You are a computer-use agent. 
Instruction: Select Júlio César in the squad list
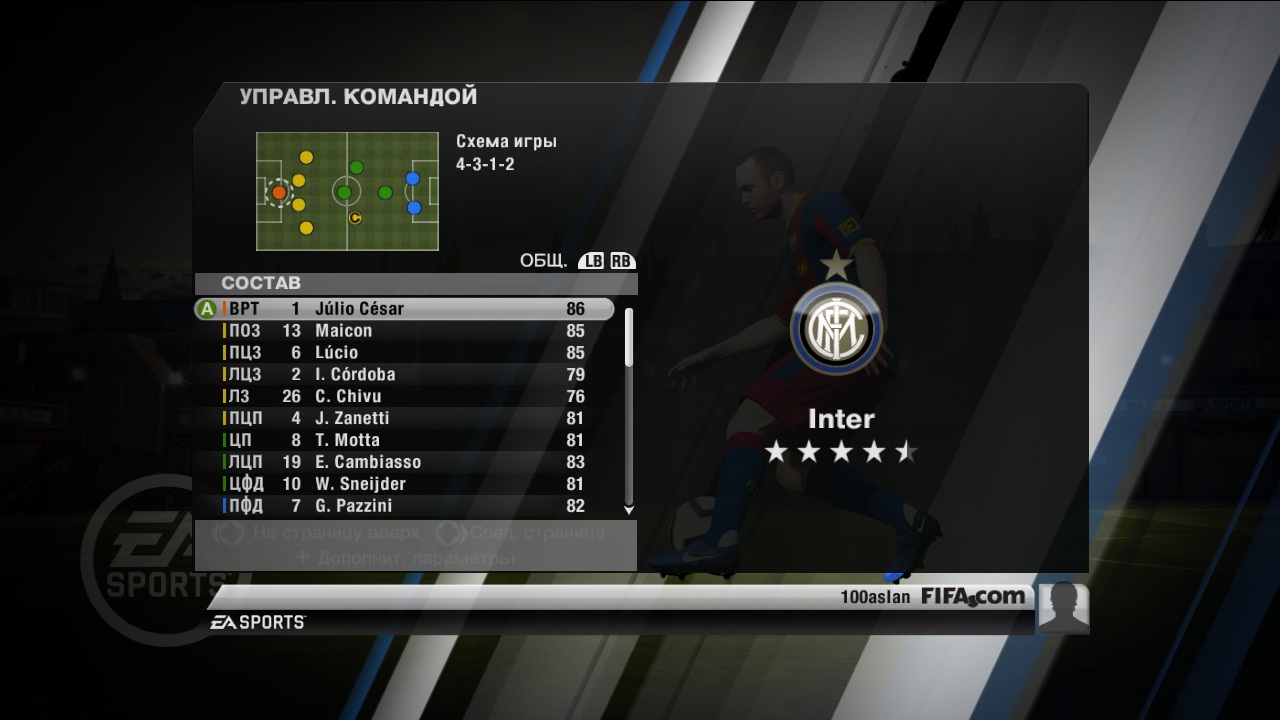click(x=404, y=309)
